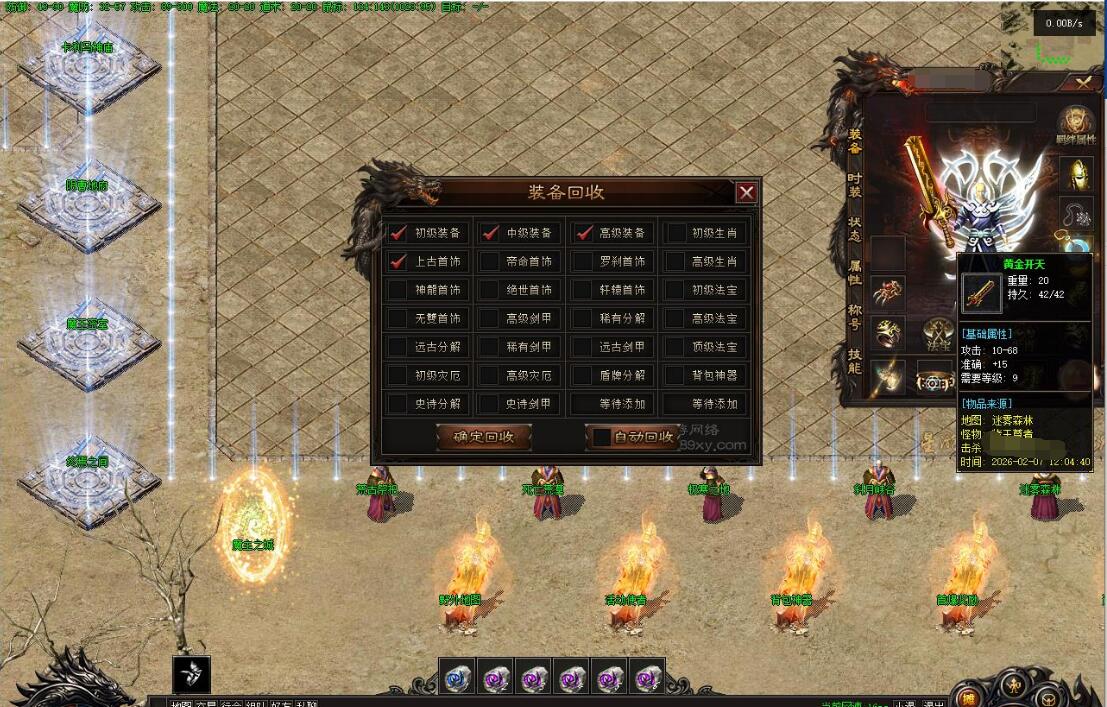The height and width of the screenshot is (707, 1107).
Task: Switch to the 时装 tab
Action: (854, 183)
